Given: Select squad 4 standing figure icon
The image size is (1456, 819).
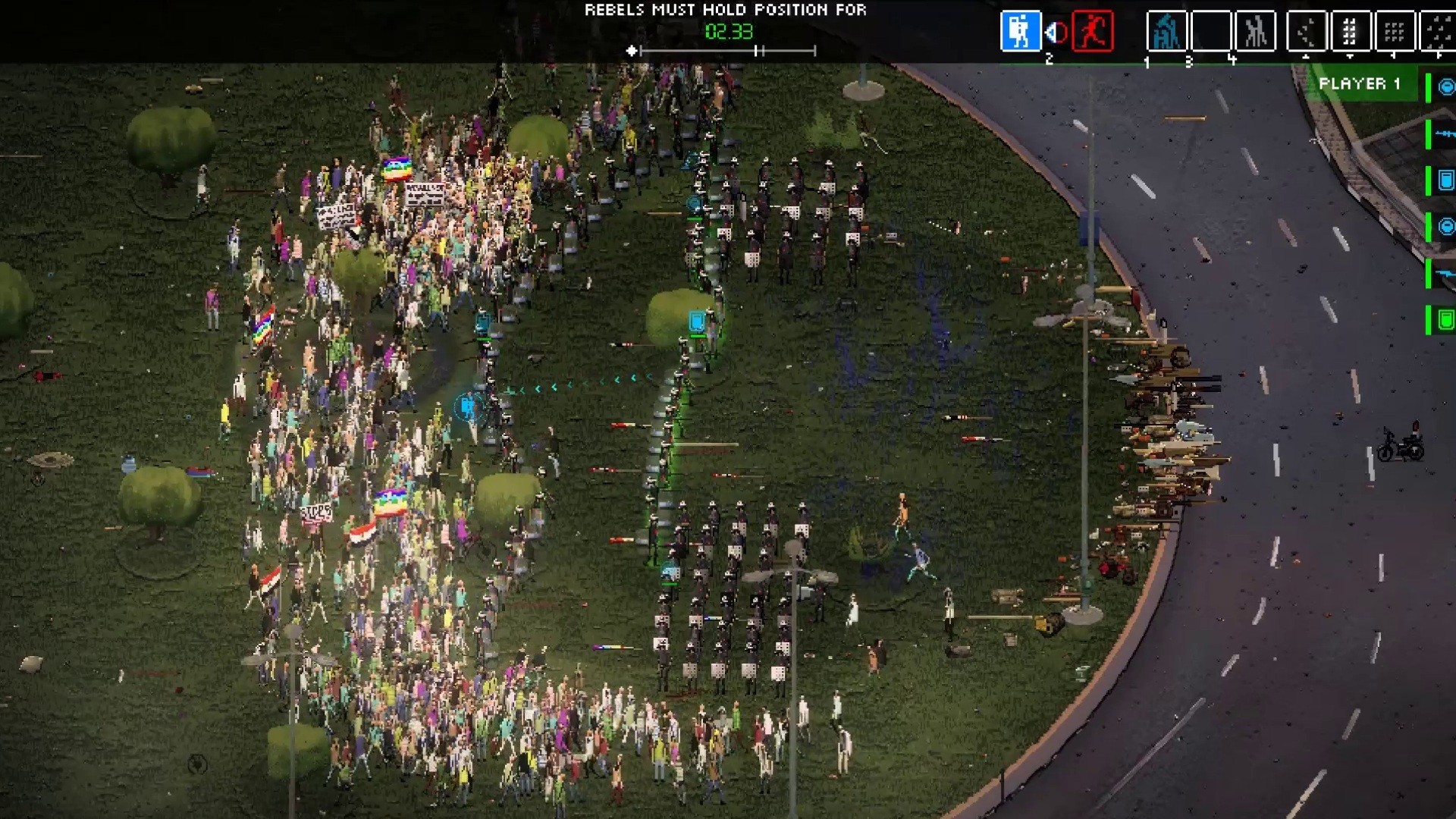Looking at the screenshot, I should point(1257,32).
